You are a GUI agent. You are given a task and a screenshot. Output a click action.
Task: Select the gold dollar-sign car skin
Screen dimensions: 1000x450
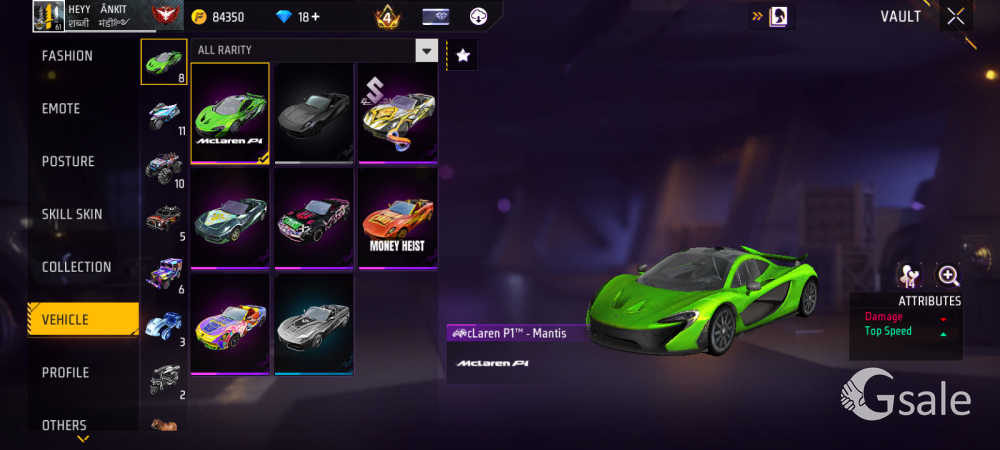[398, 112]
